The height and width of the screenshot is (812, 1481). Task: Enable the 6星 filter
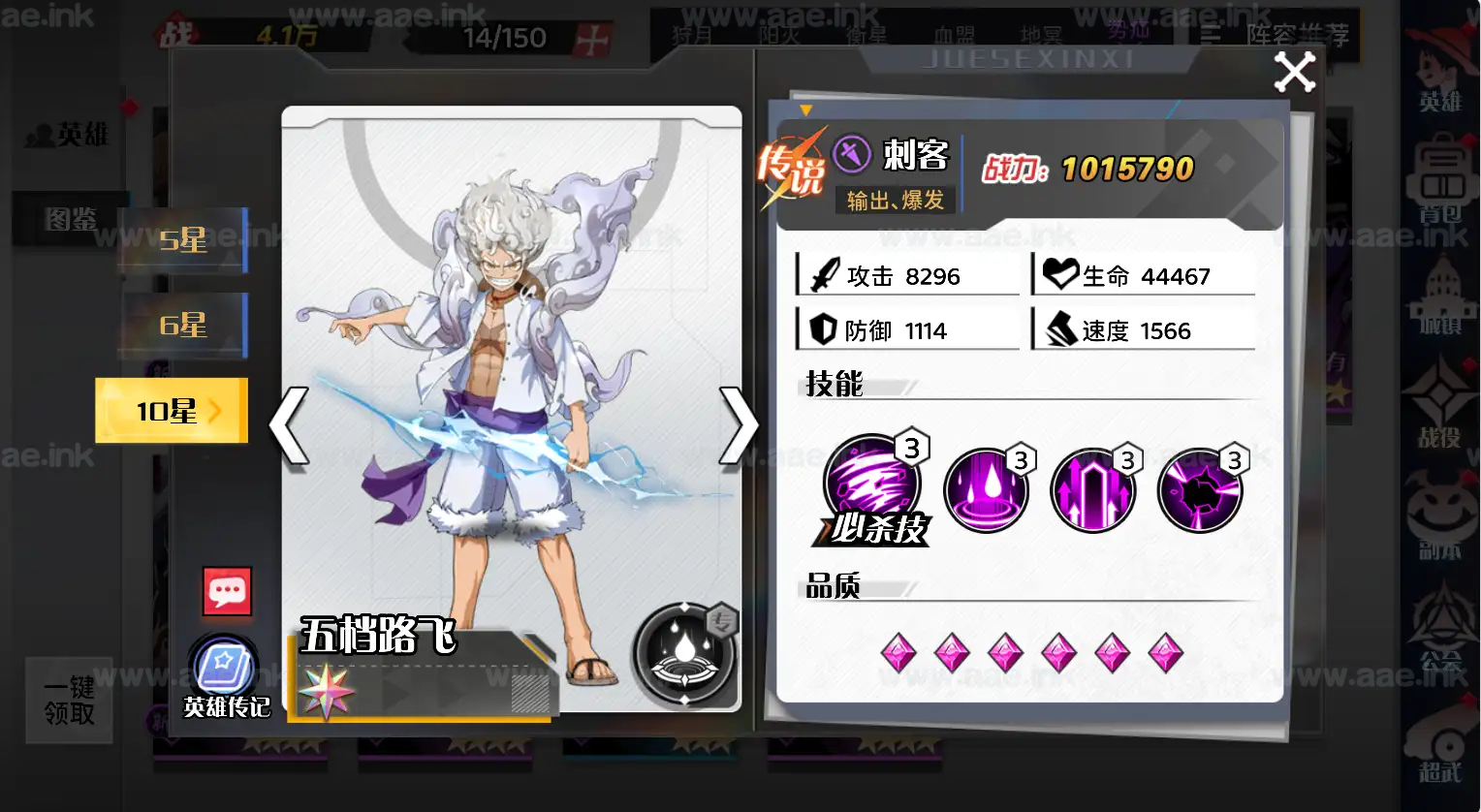coord(181,327)
